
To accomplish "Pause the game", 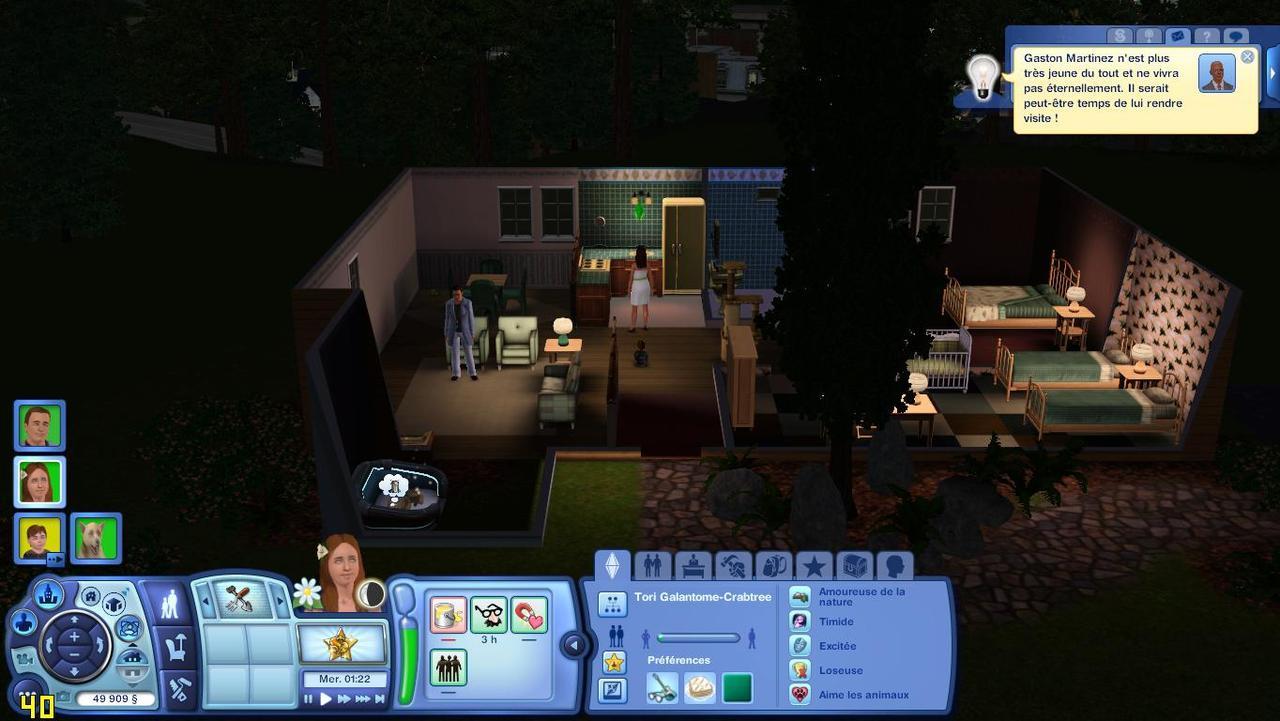I will coord(308,700).
